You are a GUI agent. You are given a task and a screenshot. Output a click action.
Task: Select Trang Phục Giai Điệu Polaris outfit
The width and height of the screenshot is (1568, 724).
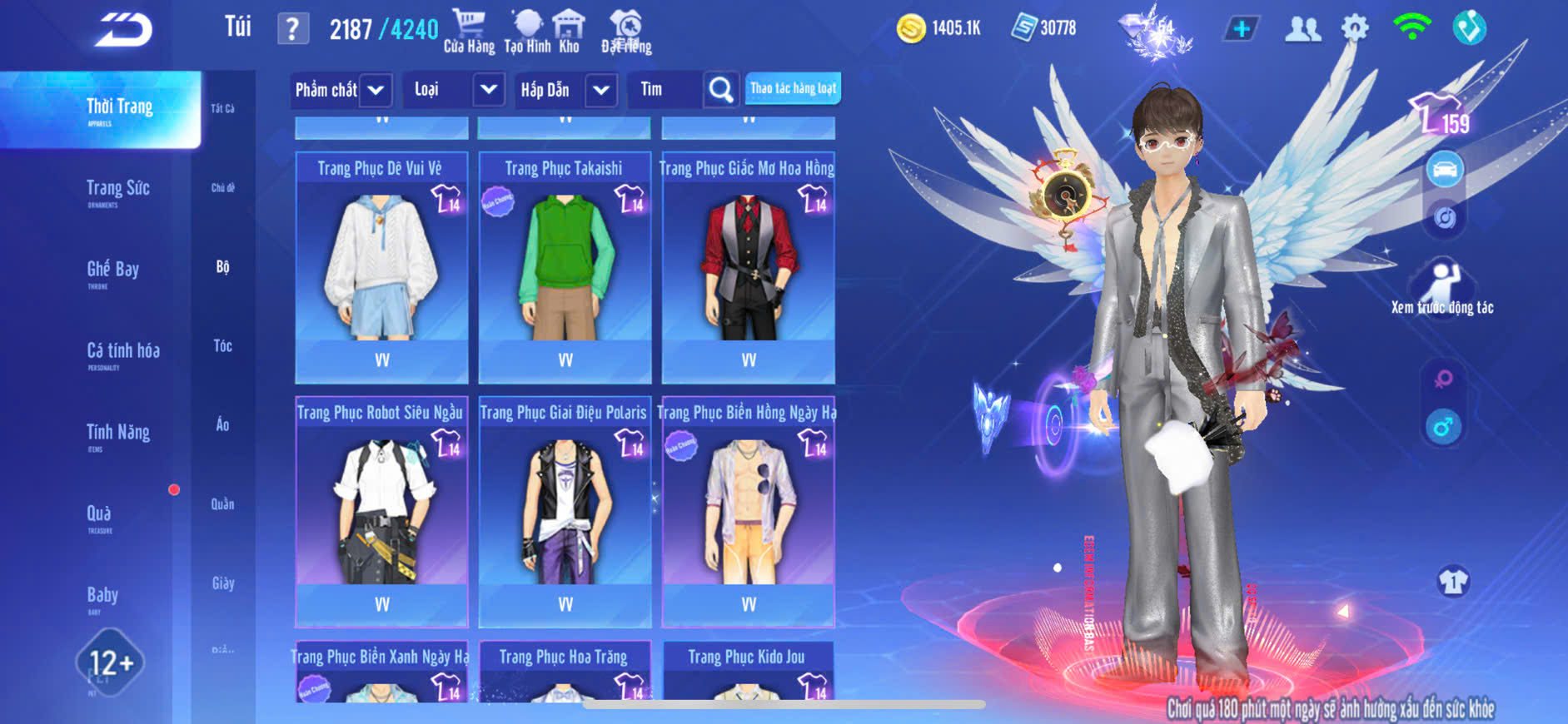pyautogui.click(x=565, y=511)
